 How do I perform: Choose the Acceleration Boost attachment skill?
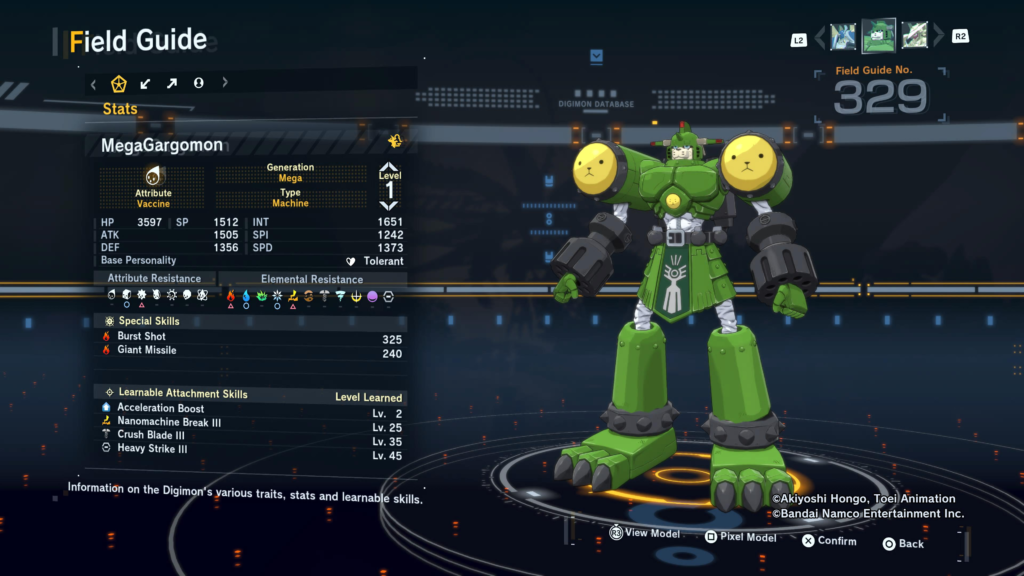250,409
